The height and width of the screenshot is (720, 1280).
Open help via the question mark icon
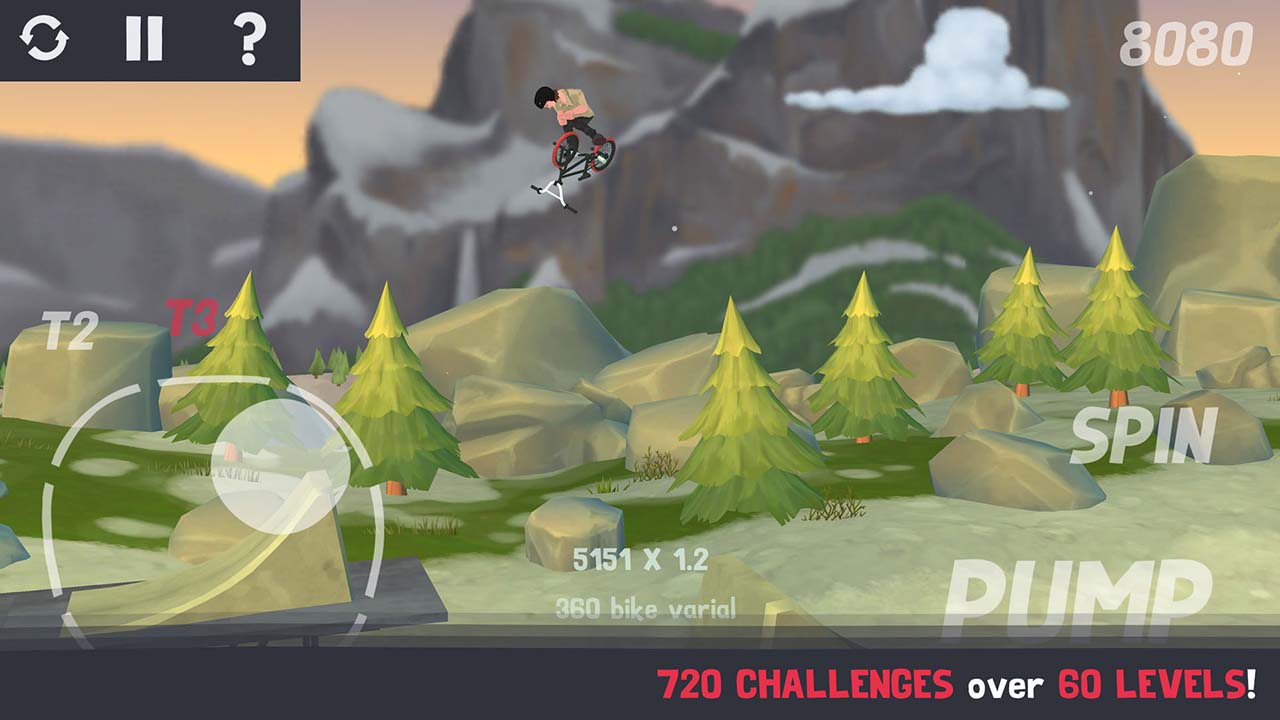click(250, 40)
